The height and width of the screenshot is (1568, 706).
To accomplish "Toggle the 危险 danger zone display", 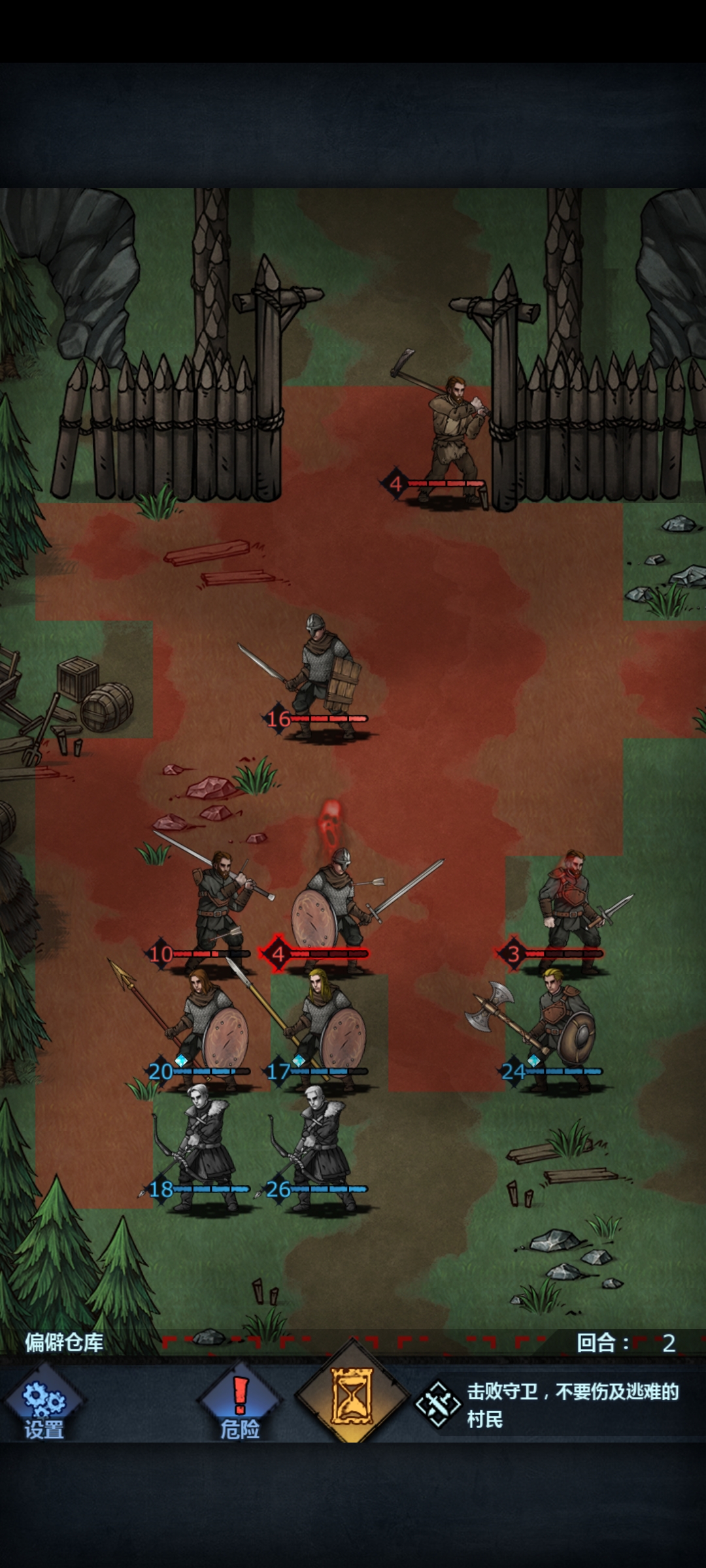I will click(240, 1405).
